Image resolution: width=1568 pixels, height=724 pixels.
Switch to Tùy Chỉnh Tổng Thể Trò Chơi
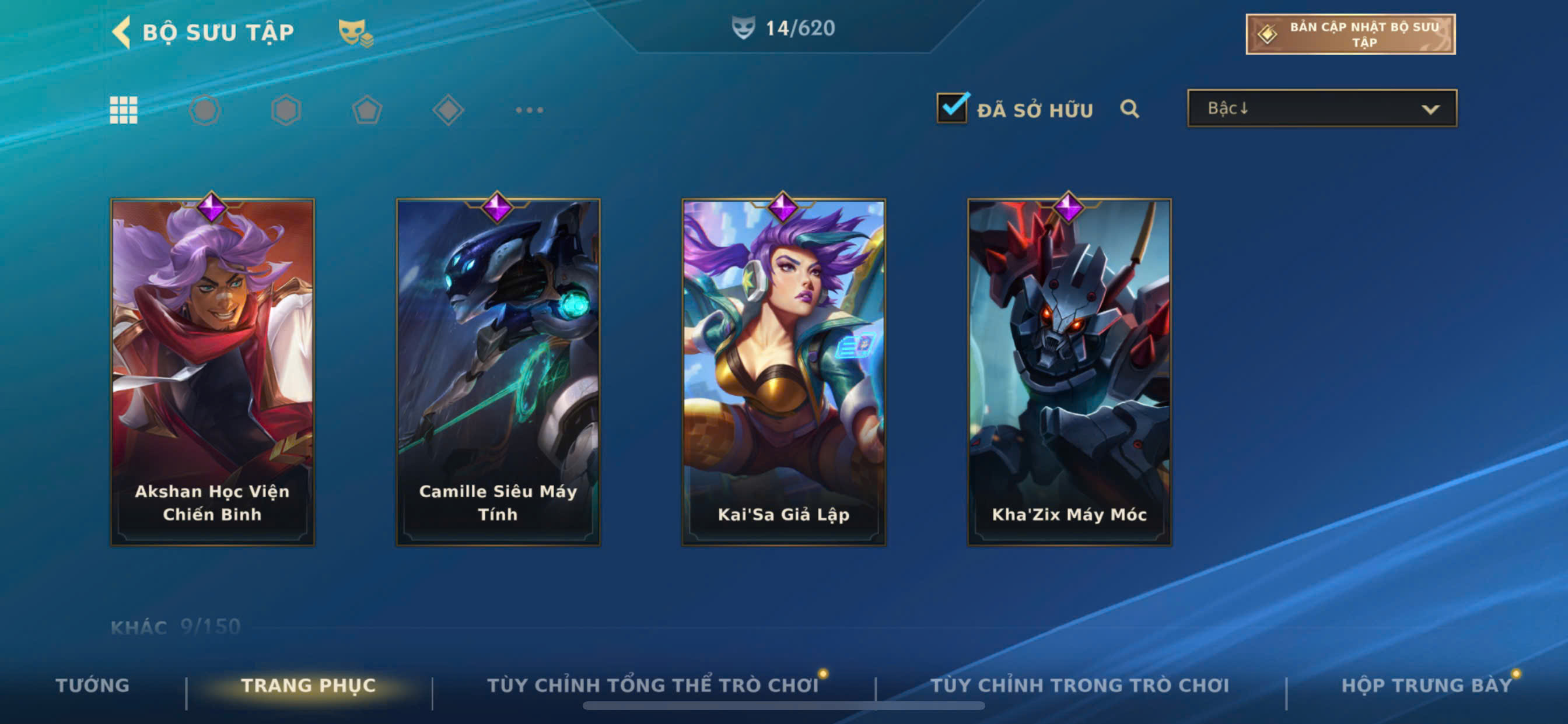tap(653, 685)
